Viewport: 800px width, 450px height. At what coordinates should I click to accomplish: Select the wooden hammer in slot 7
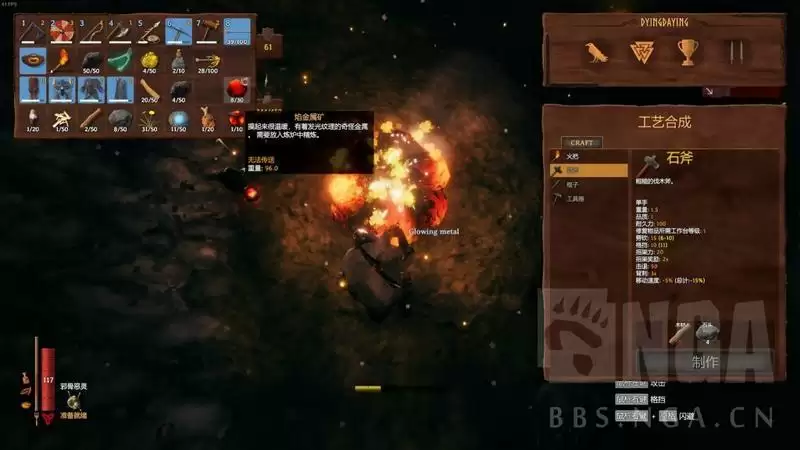coord(207,32)
